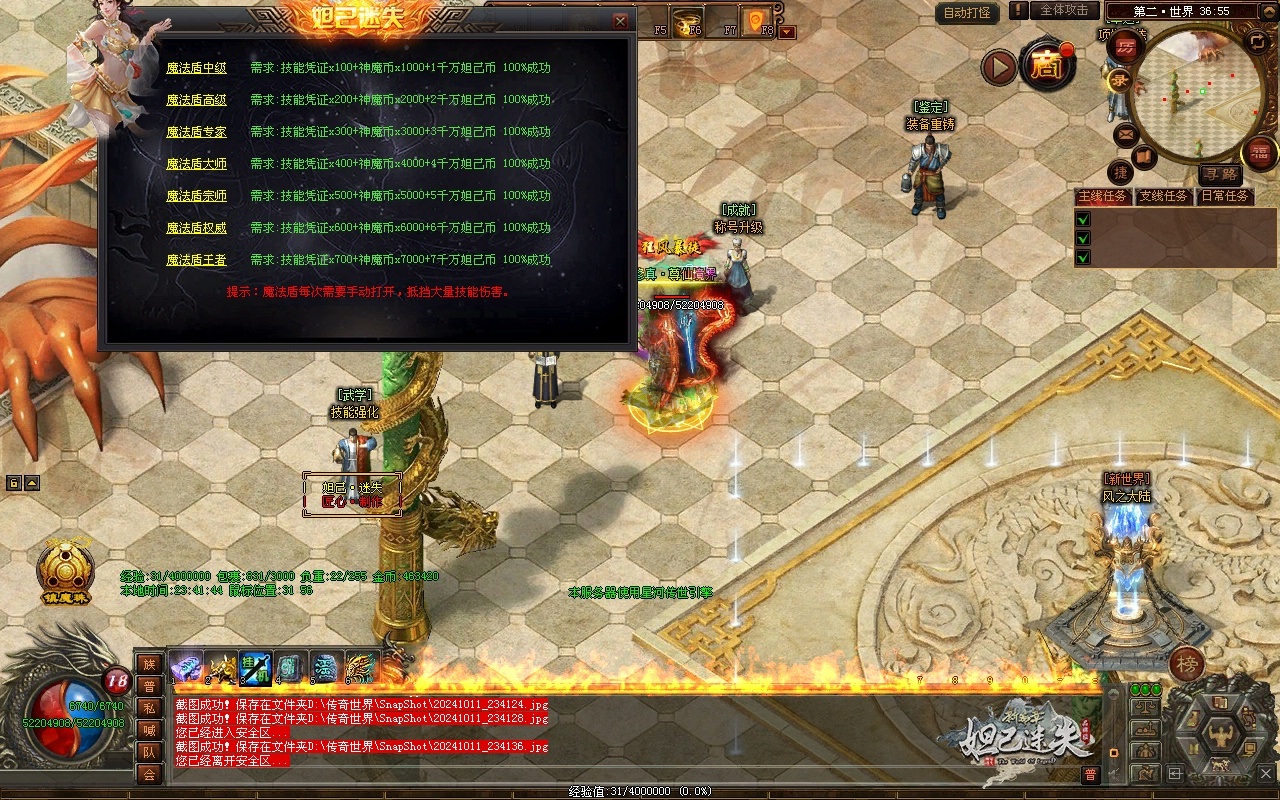Open the 榜 ranking round button
The width and height of the screenshot is (1280, 800).
coord(1187,663)
